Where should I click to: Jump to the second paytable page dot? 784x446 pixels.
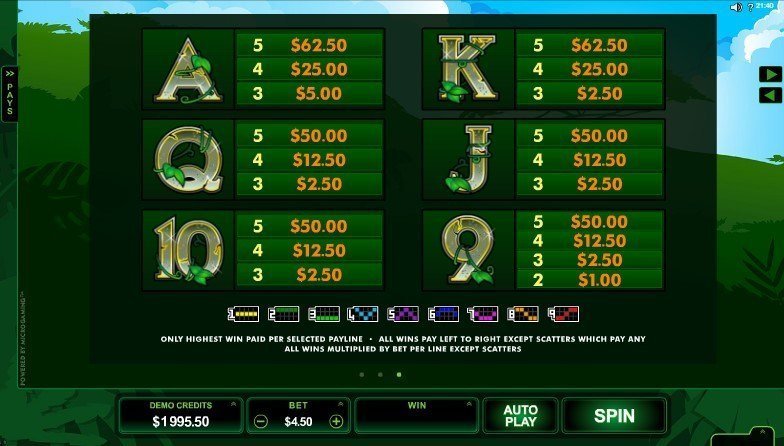(380, 375)
